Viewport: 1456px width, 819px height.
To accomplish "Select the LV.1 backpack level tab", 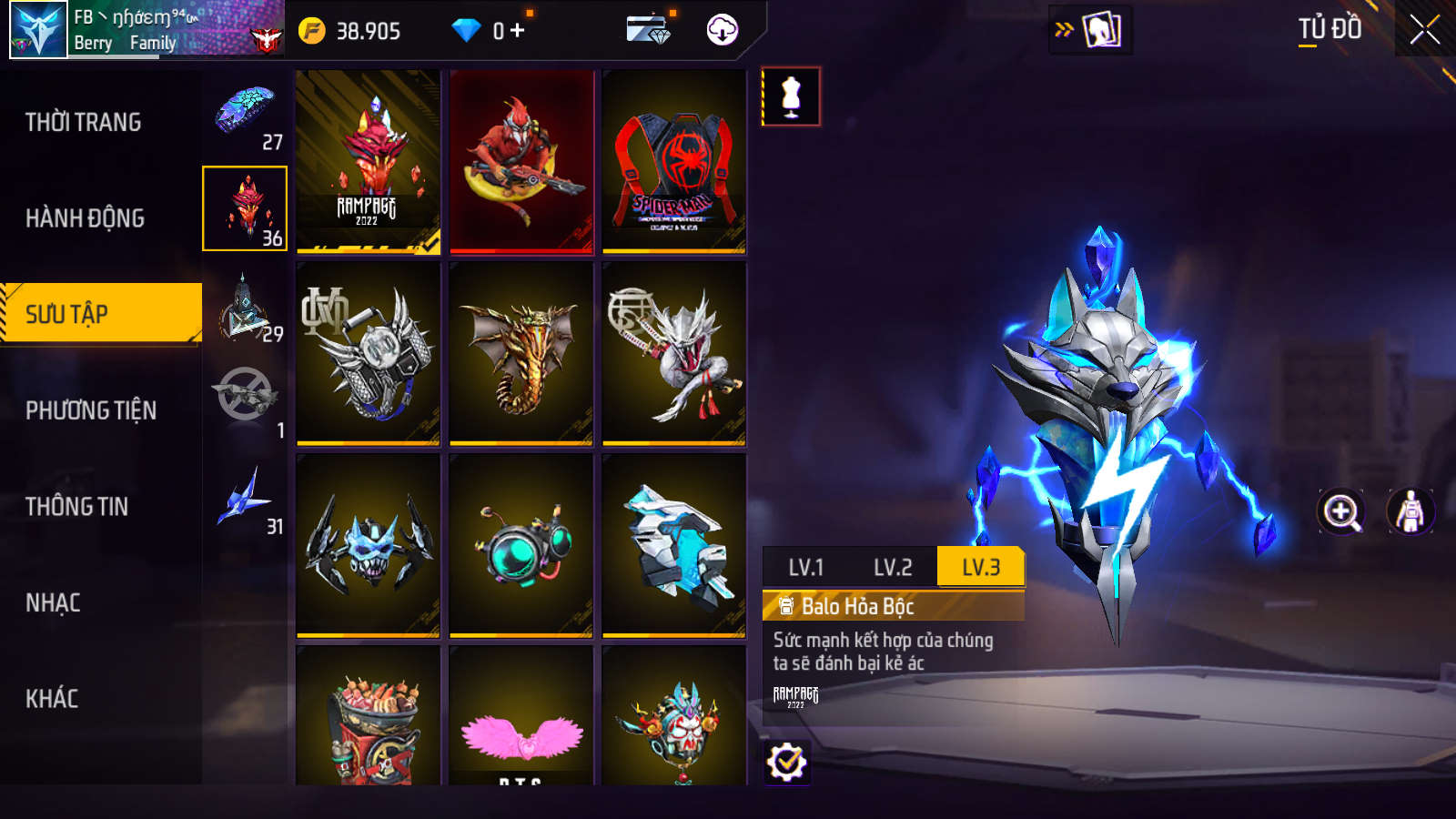I will tap(805, 568).
